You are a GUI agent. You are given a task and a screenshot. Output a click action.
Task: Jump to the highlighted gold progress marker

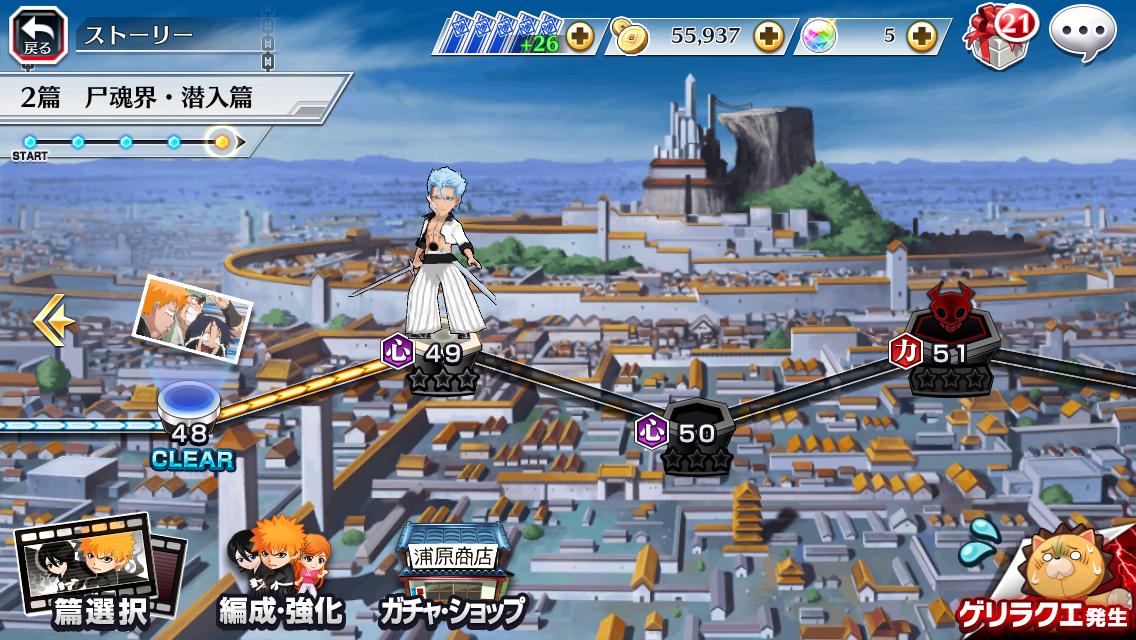(x=222, y=142)
